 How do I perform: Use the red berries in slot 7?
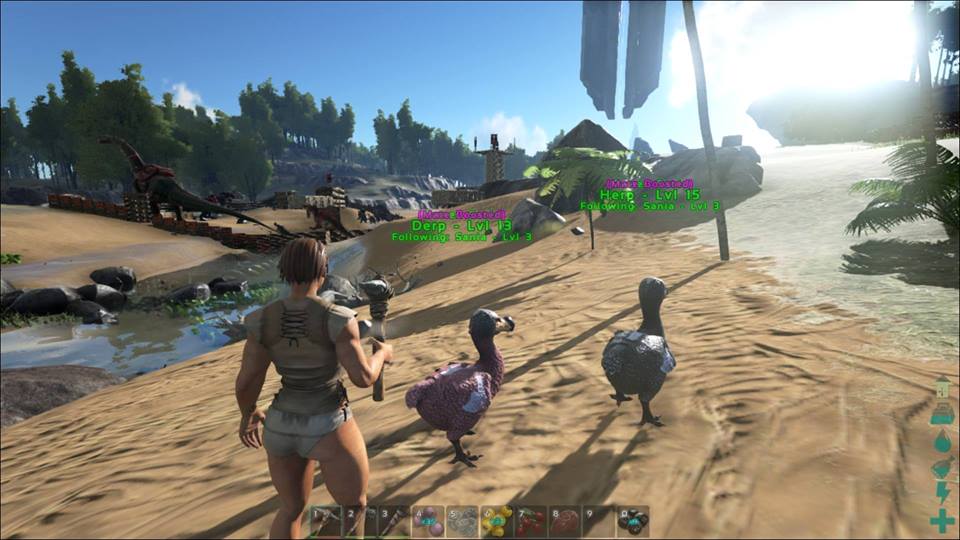[531, 521]
